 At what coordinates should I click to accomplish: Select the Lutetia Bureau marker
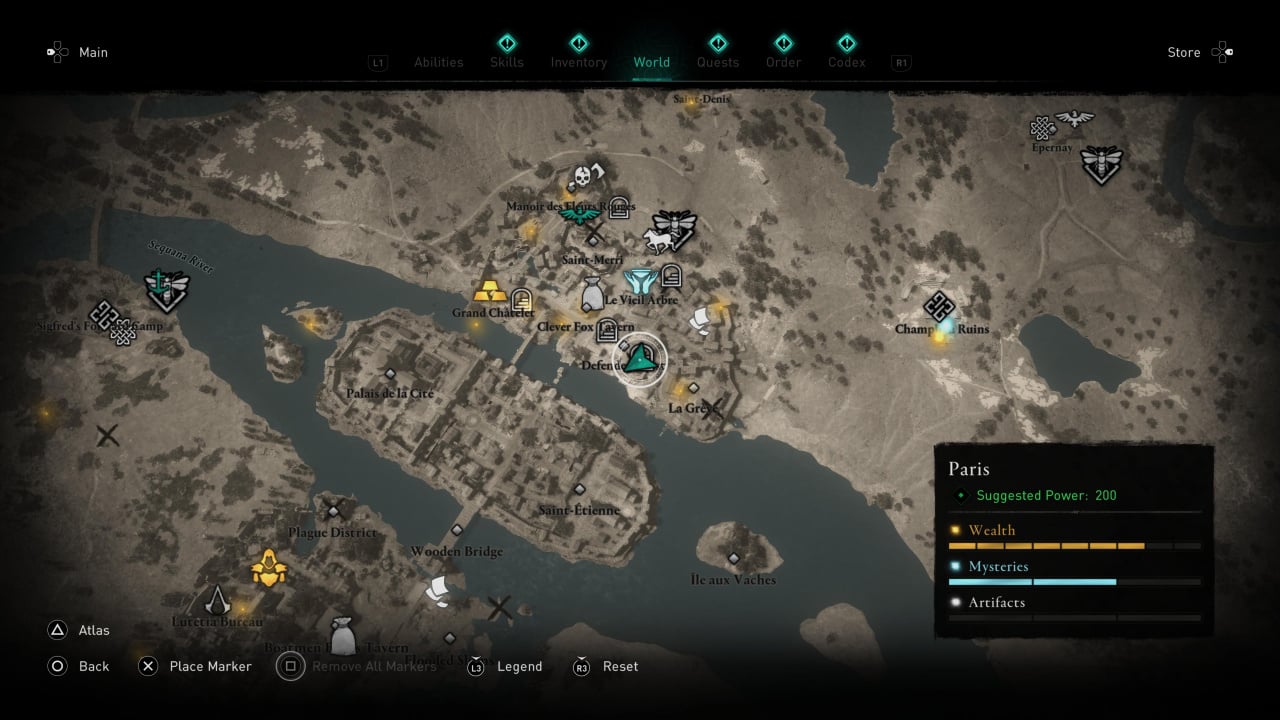[x=217, y=600]
